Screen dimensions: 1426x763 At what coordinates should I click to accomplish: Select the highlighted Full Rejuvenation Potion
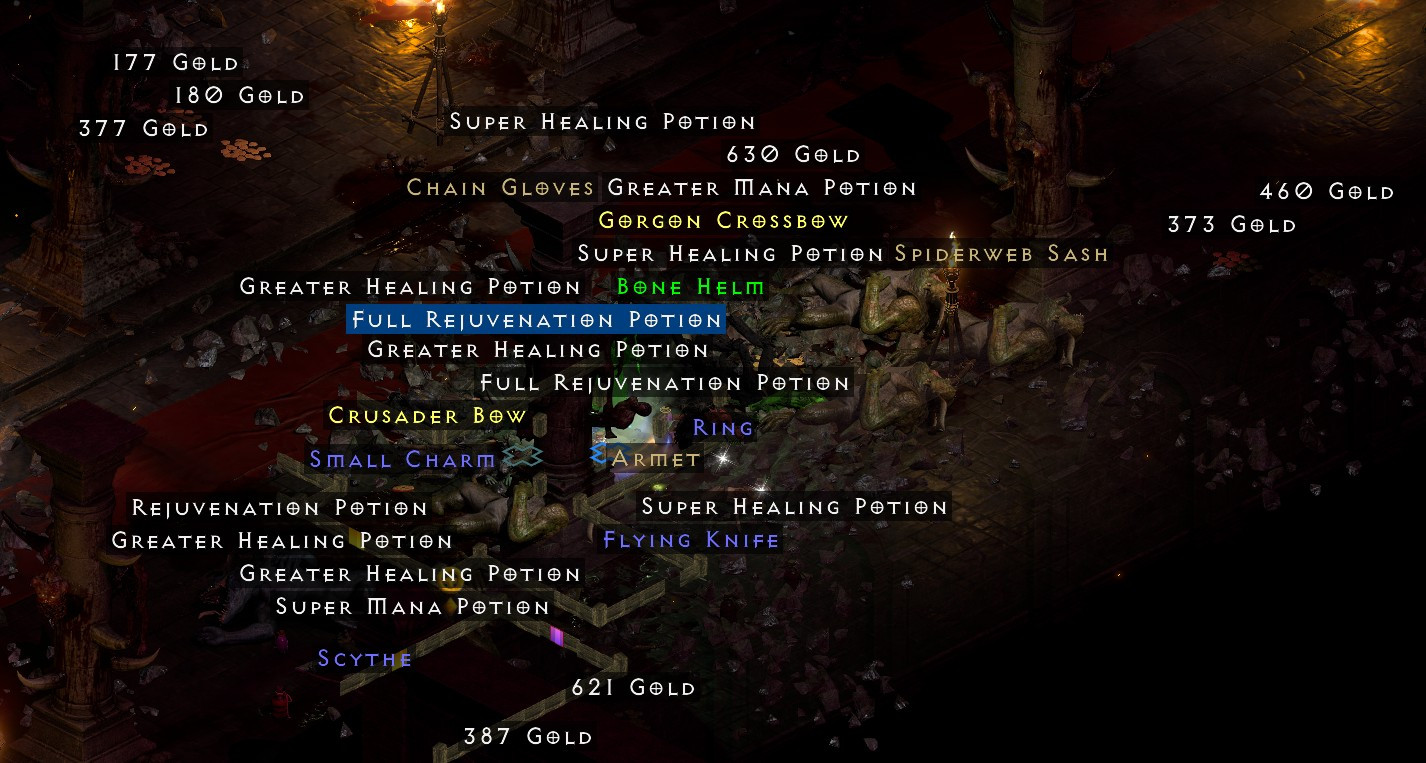(x=534, y=320)
